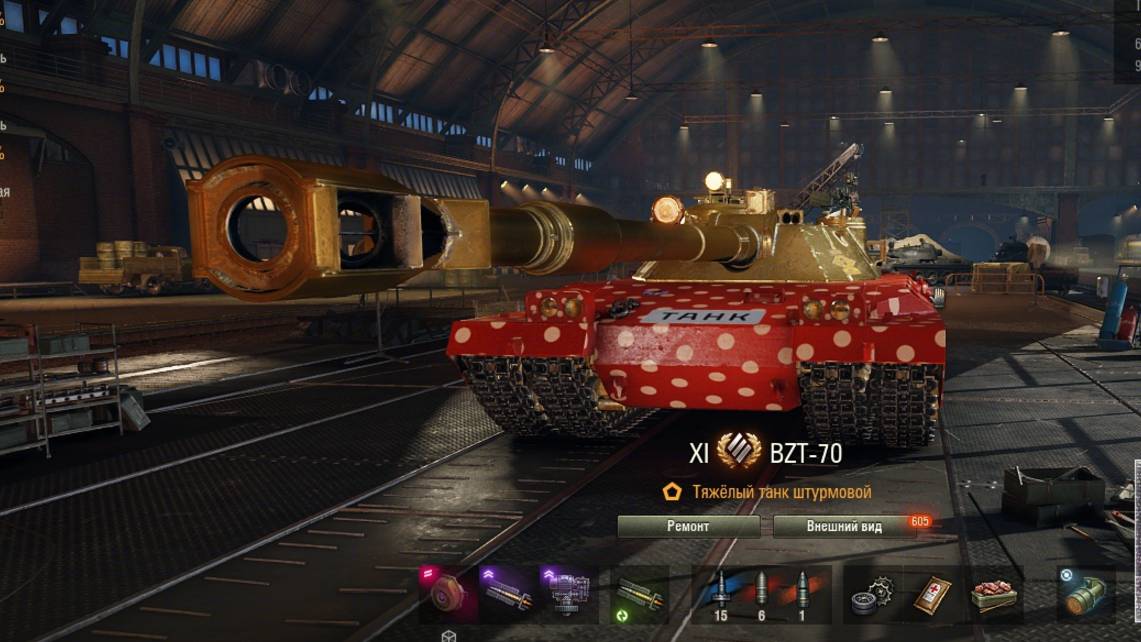Select the shell slot with 1 round
This screenshot has width=1141, height=642.
(x=803, y=595)
